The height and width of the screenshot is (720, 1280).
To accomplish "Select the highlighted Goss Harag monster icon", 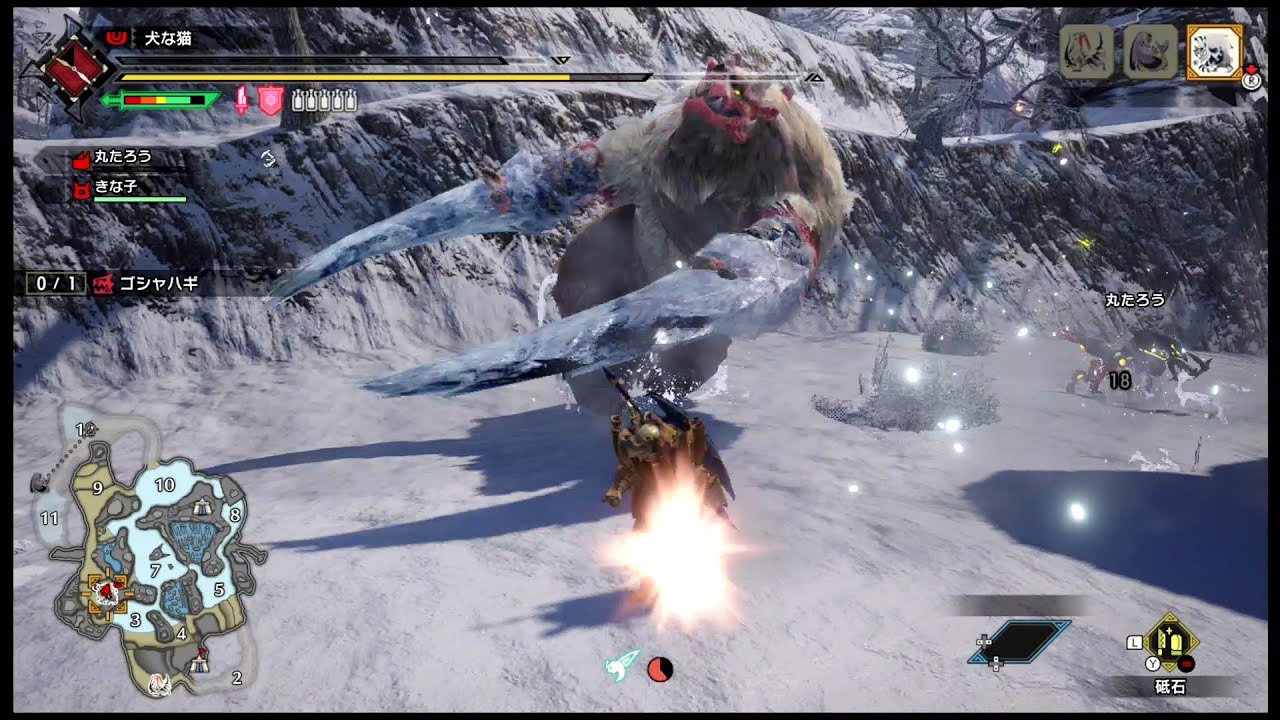I will [1214, 52].
